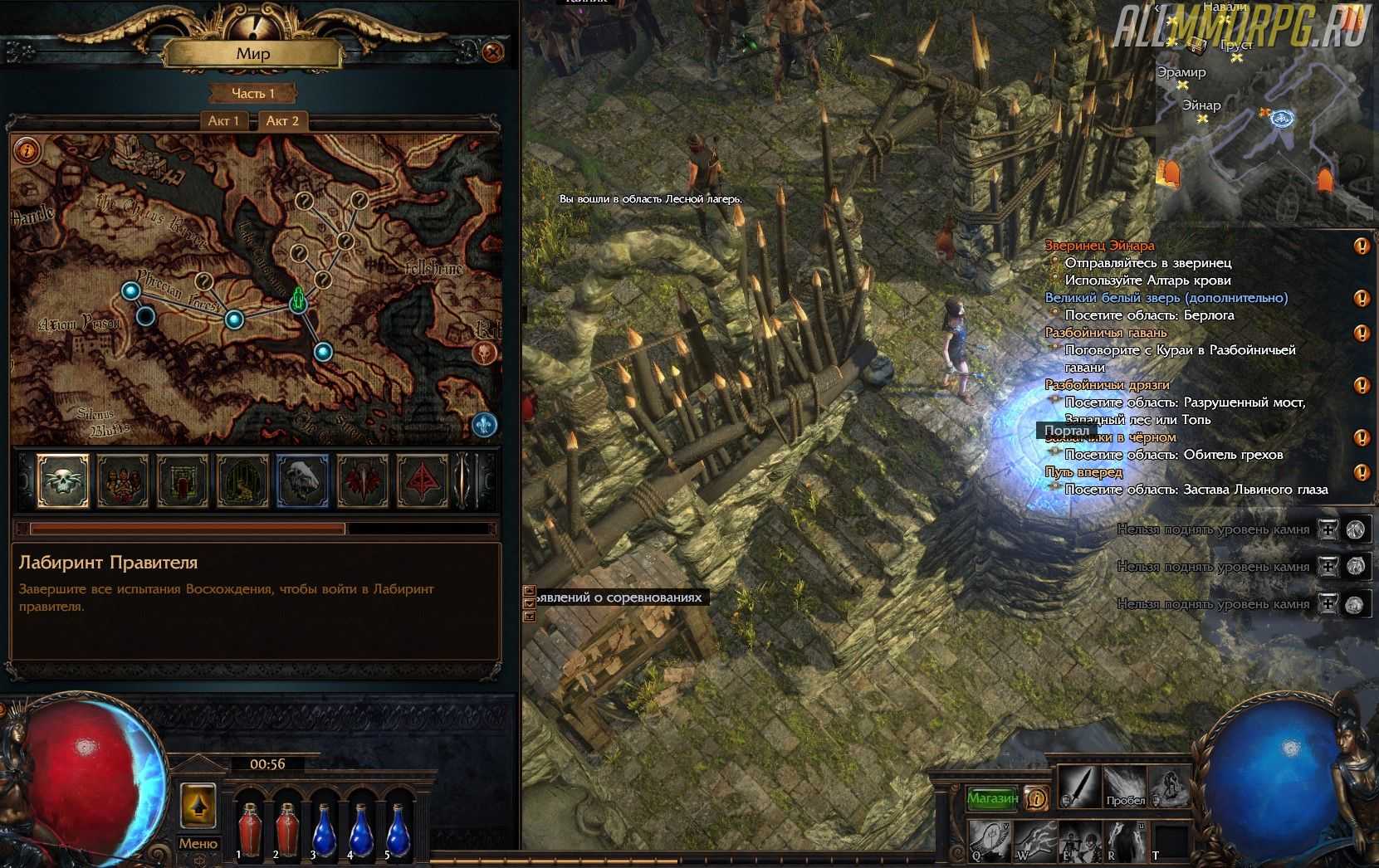Viewport: 1379px width, 868px height.
Task: Activate the Q skill slot
Action: tap(989, 840)
